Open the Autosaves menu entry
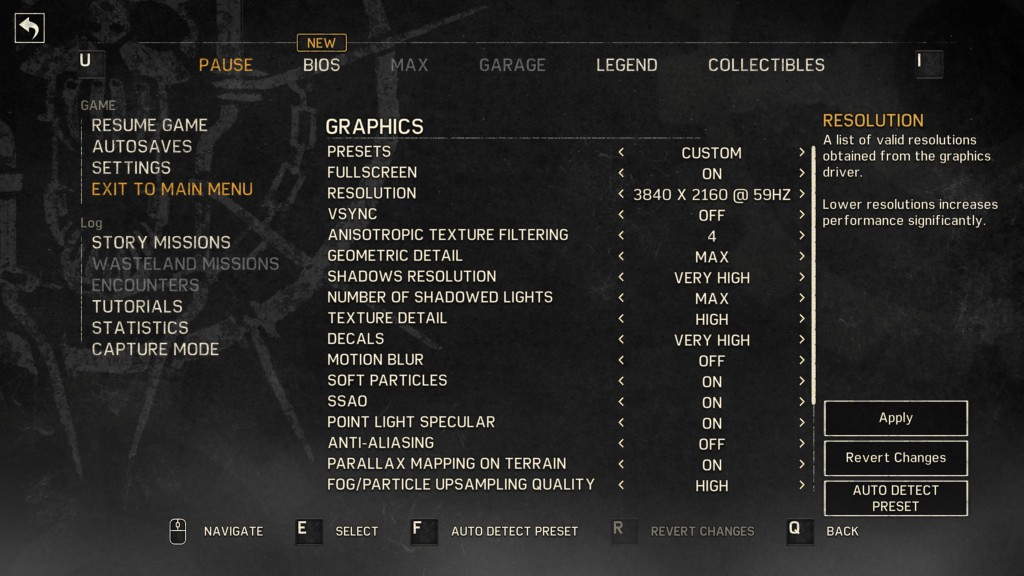This screenshot has width=1024, height=576. (x=141, y=146)
